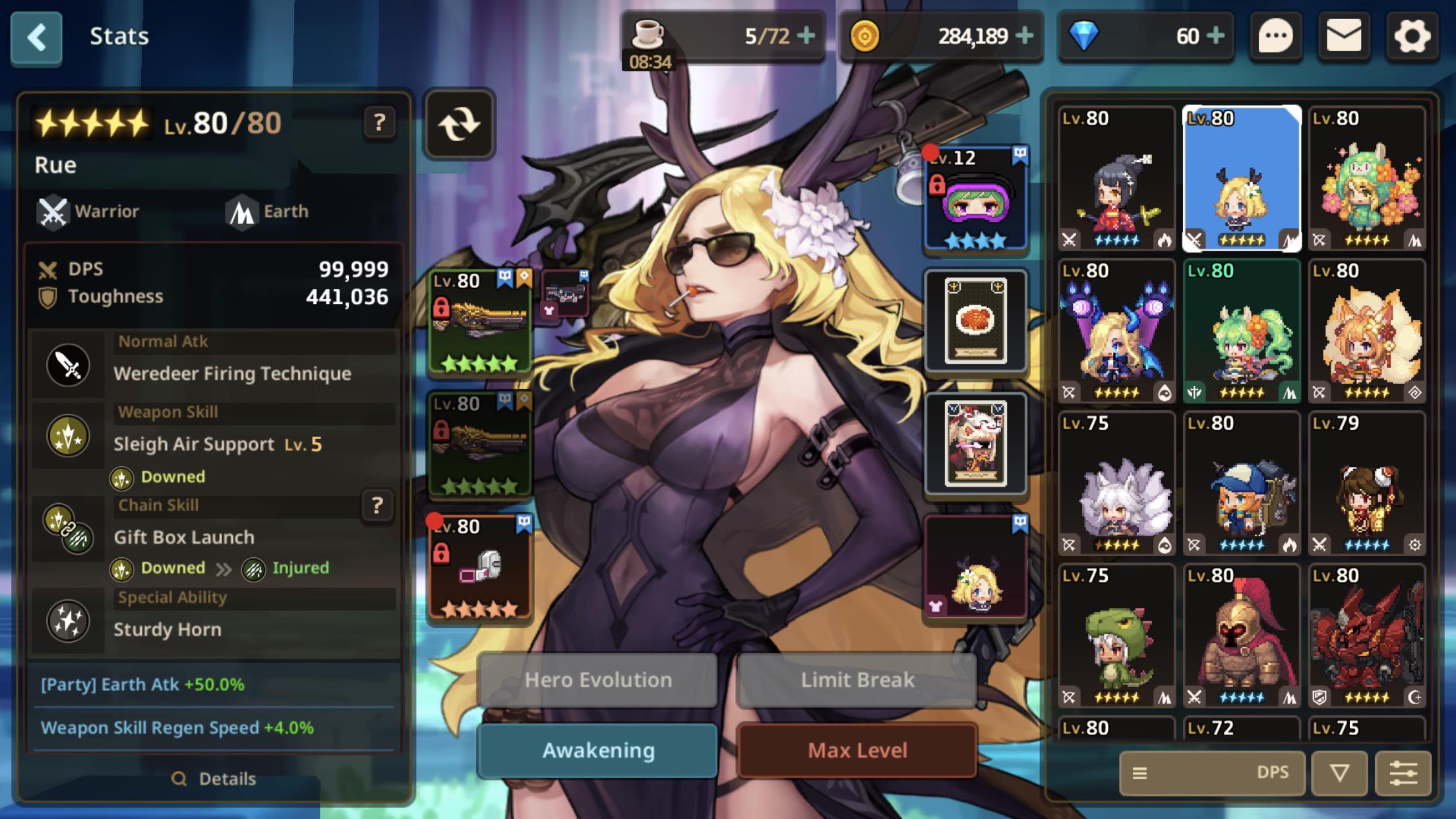Open the Lv.12 goggles accessory slot
The width and height of the screenshot is (1456, 819).
click(x=976, y=199)
